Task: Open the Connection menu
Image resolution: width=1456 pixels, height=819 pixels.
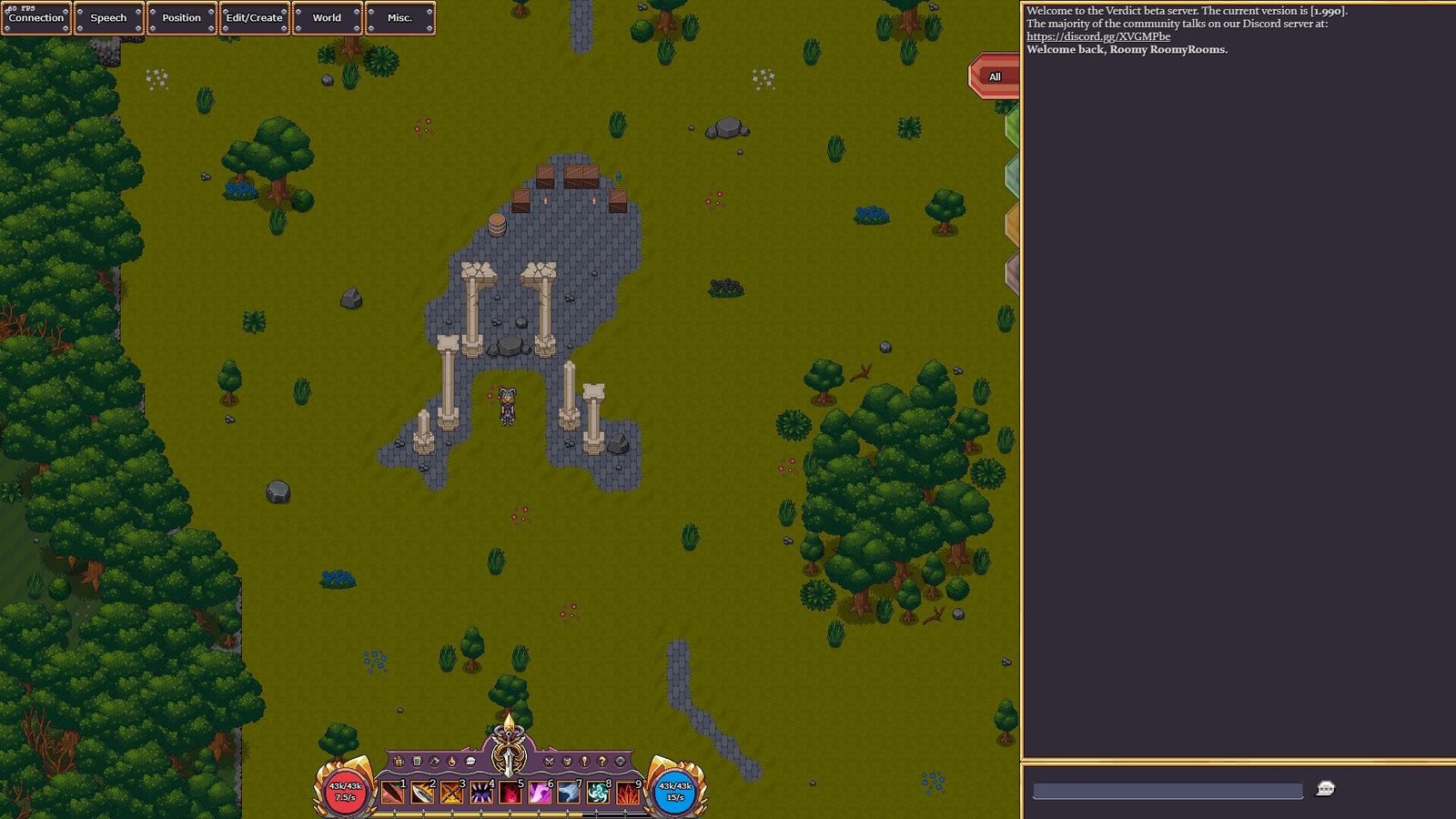Action: pos(36,18)
